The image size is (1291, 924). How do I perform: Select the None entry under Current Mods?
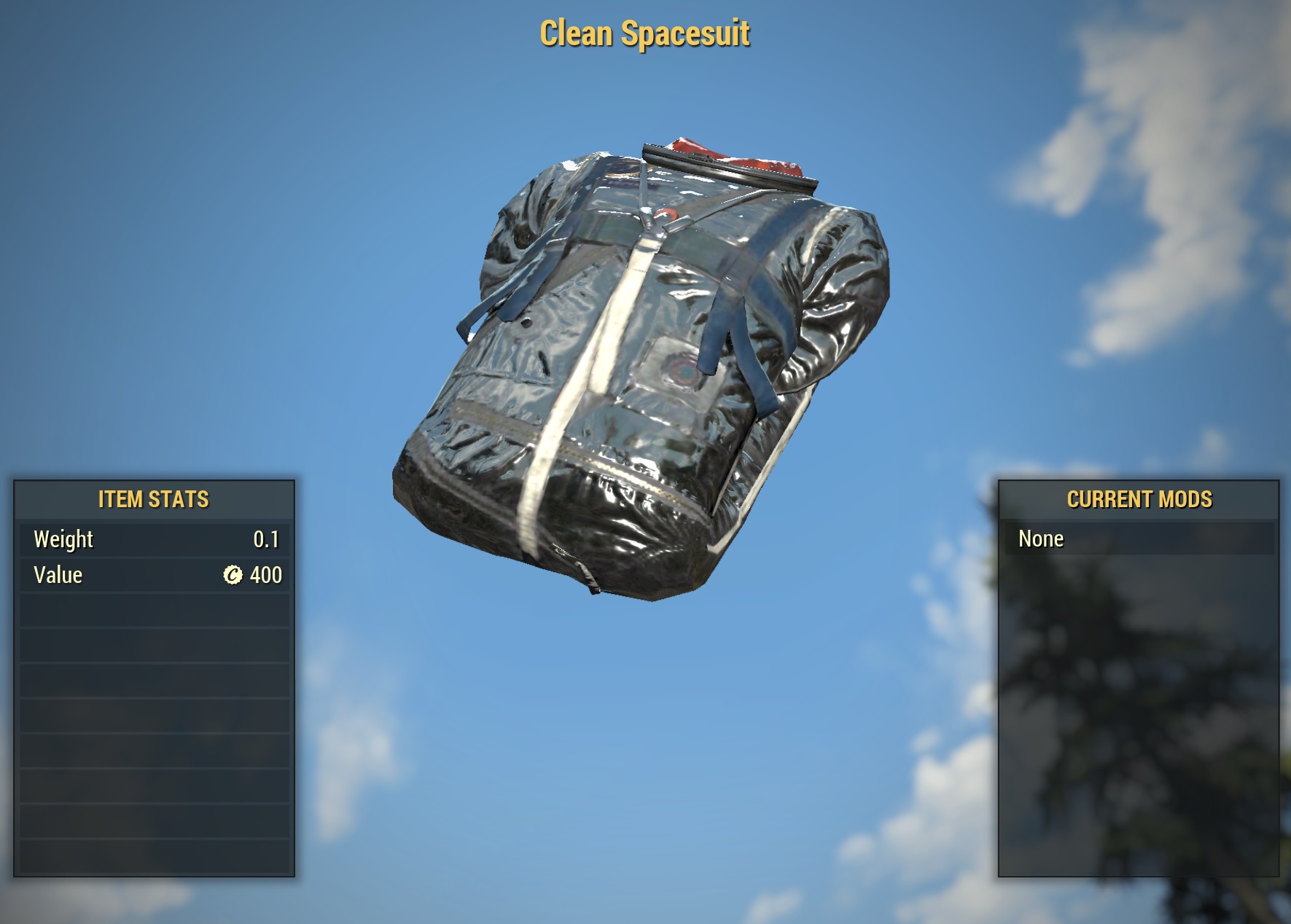coord(1041,539)
